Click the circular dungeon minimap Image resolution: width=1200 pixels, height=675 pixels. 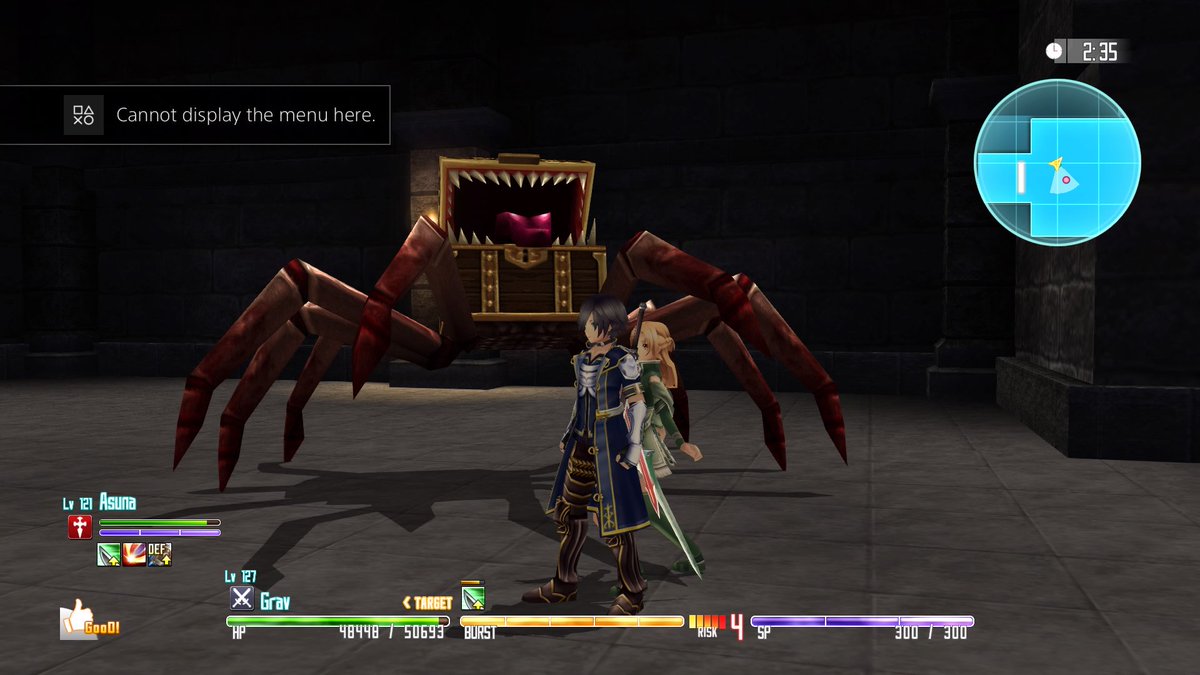pos(1057,162)
